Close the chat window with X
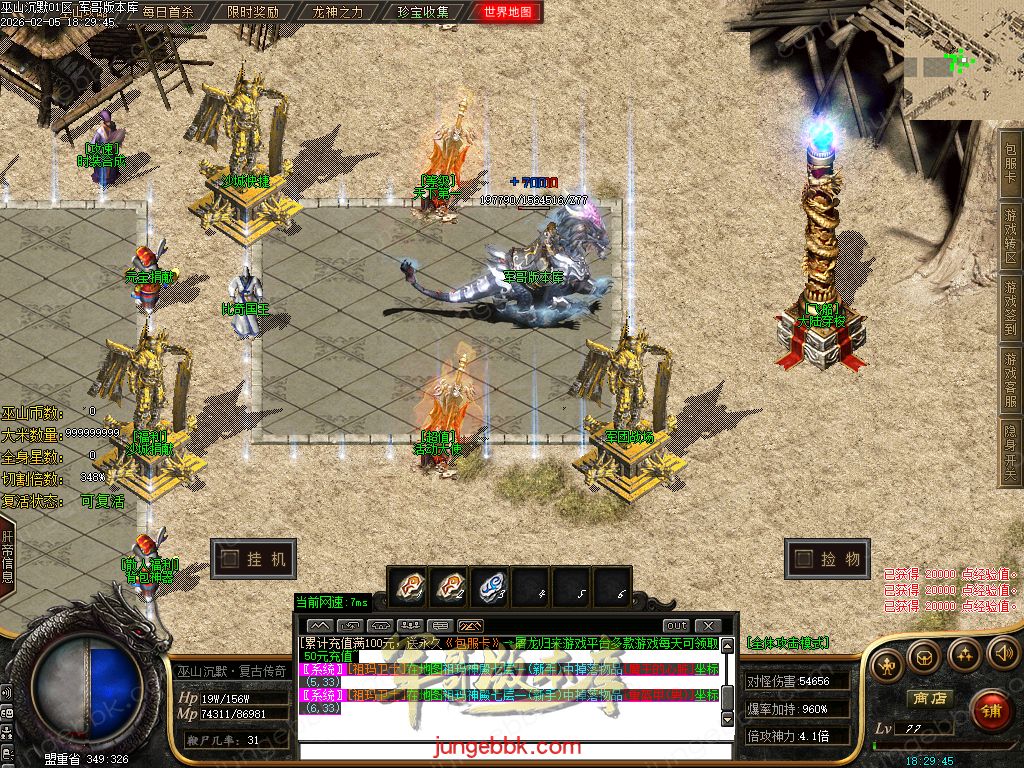This screenshot has height=768, width=1024. pyautogui.click(x=707, y=625)
